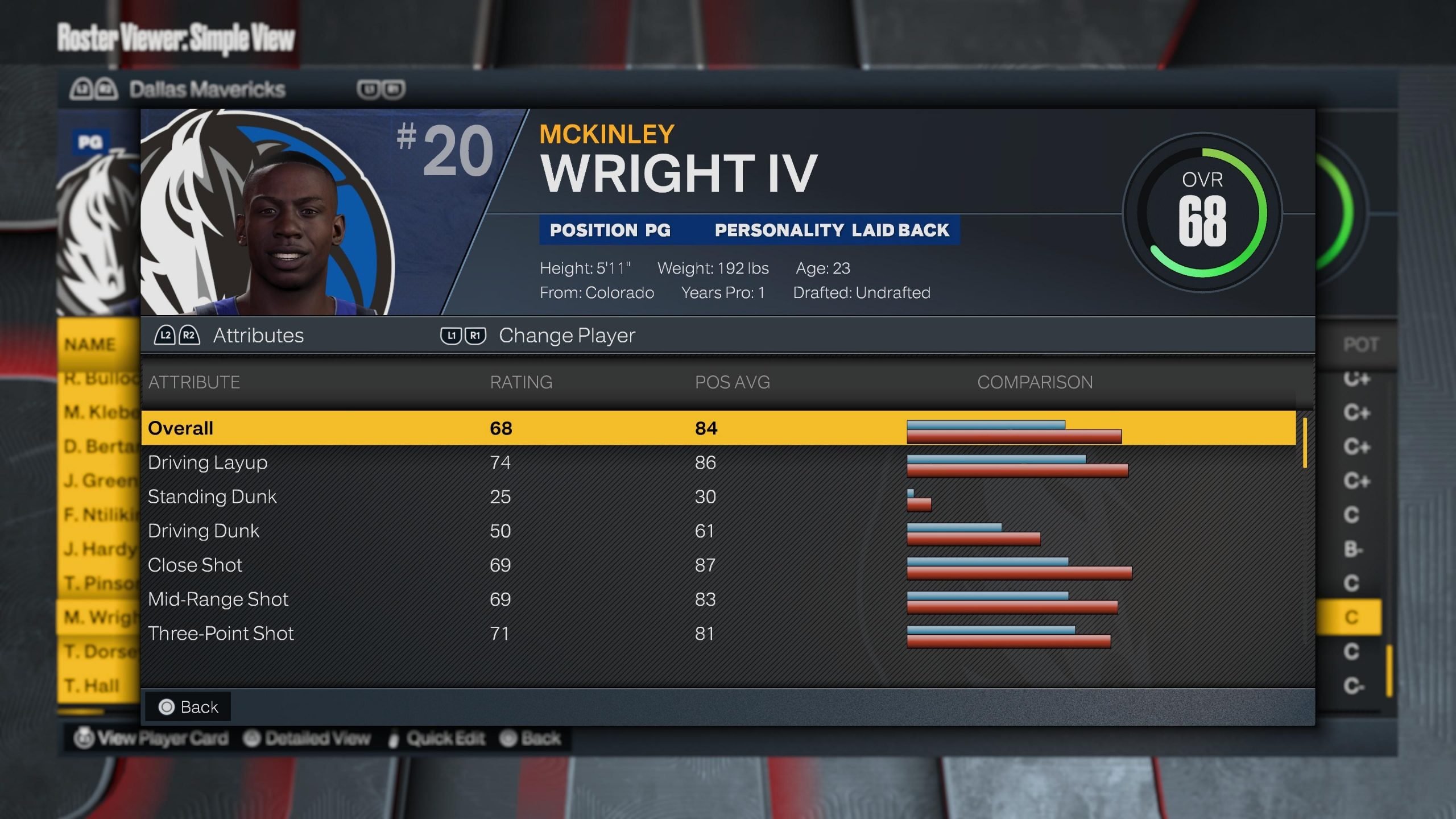
Task: Select T. Hall in the roster list
Action: 92,685
